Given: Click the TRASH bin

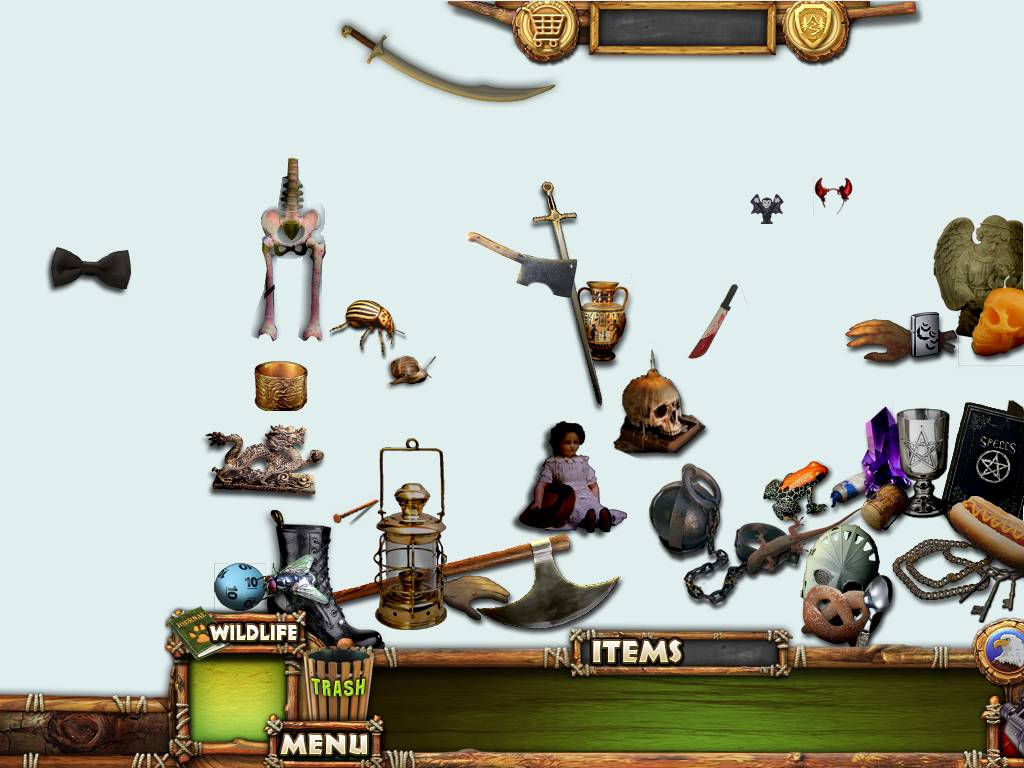Looking at the screenshot, I should click(338, 685).
